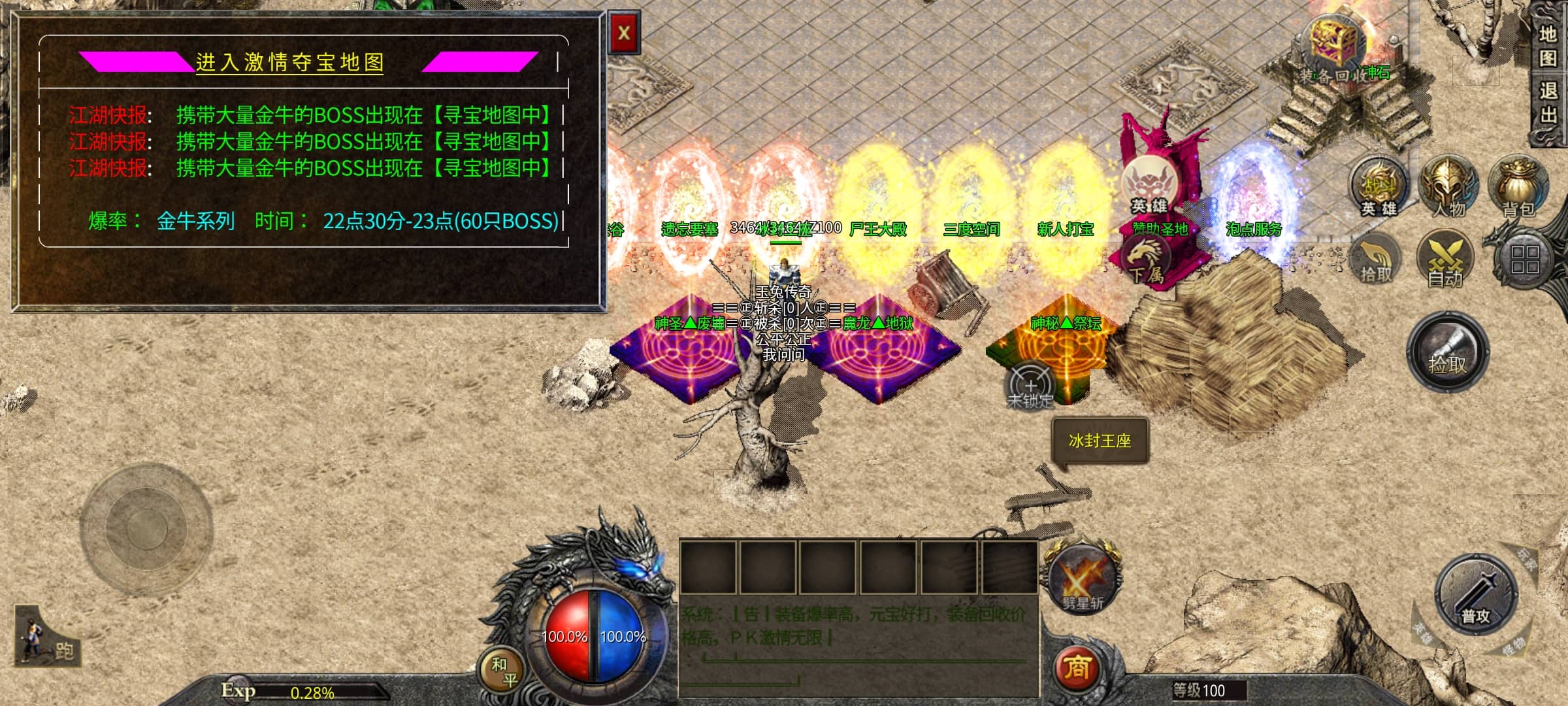Viewport: 1568px width, 706px height.
Task: Tap the 未锁定 target lock icon
Action: tap(1030, 387)
